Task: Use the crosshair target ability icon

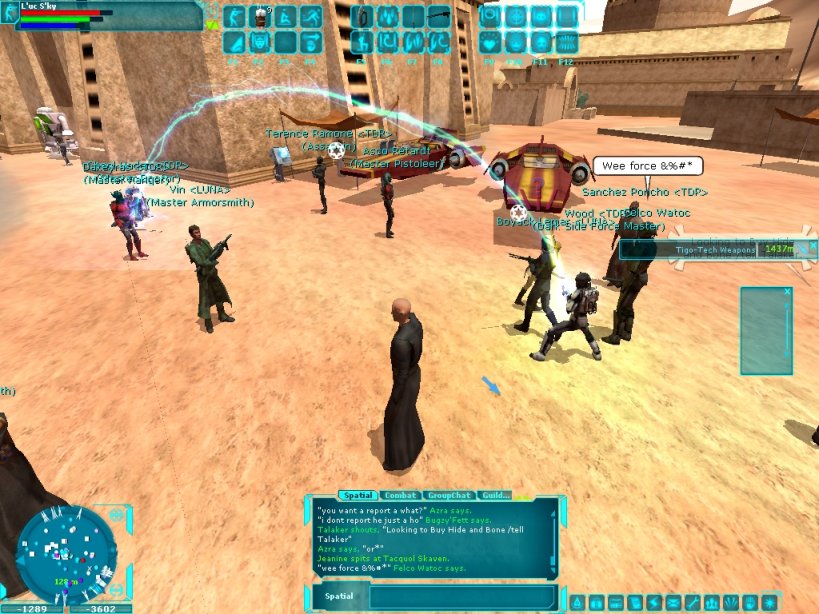Action: 516,16
